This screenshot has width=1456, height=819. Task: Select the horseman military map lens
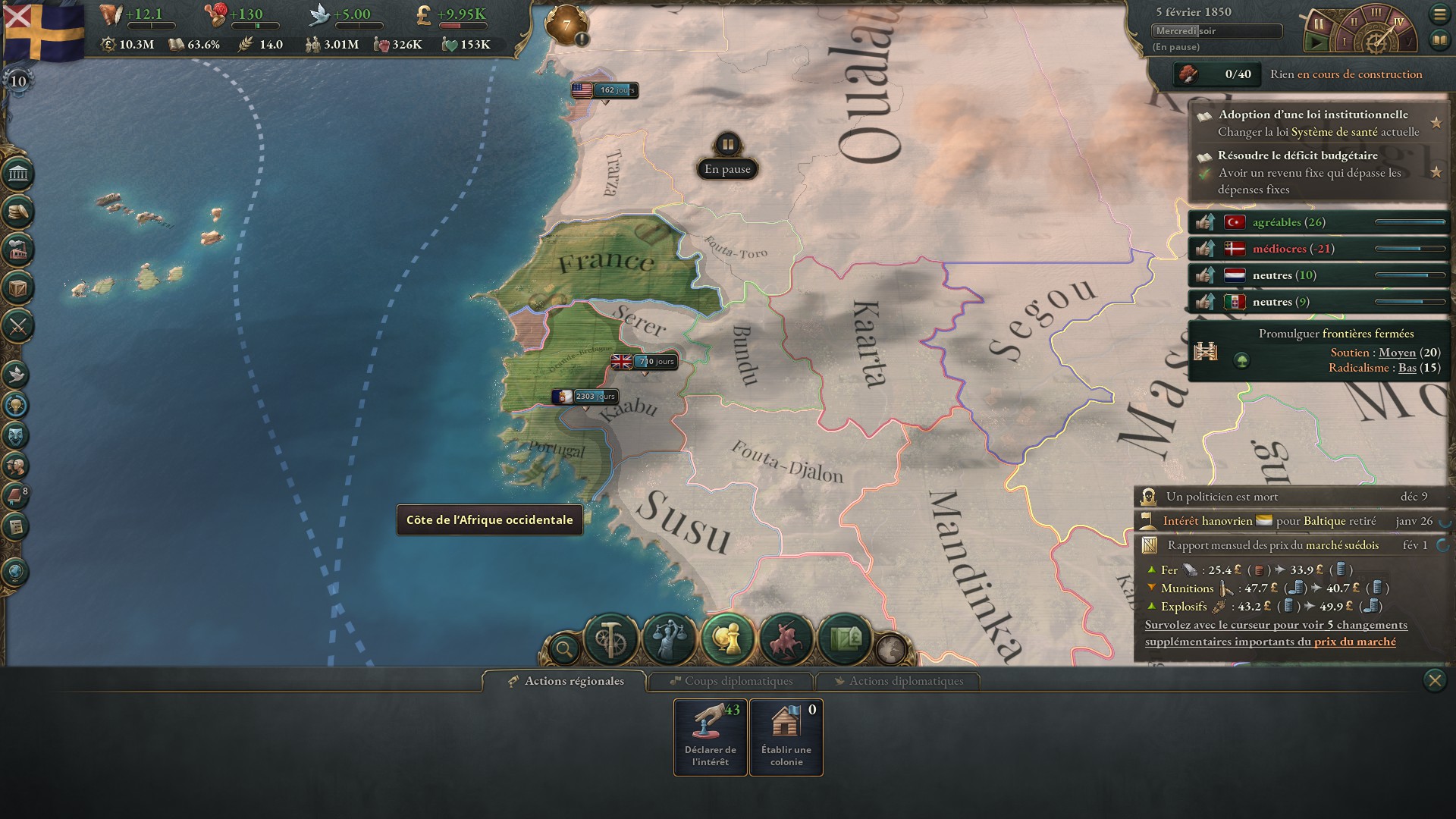point(786,637)
